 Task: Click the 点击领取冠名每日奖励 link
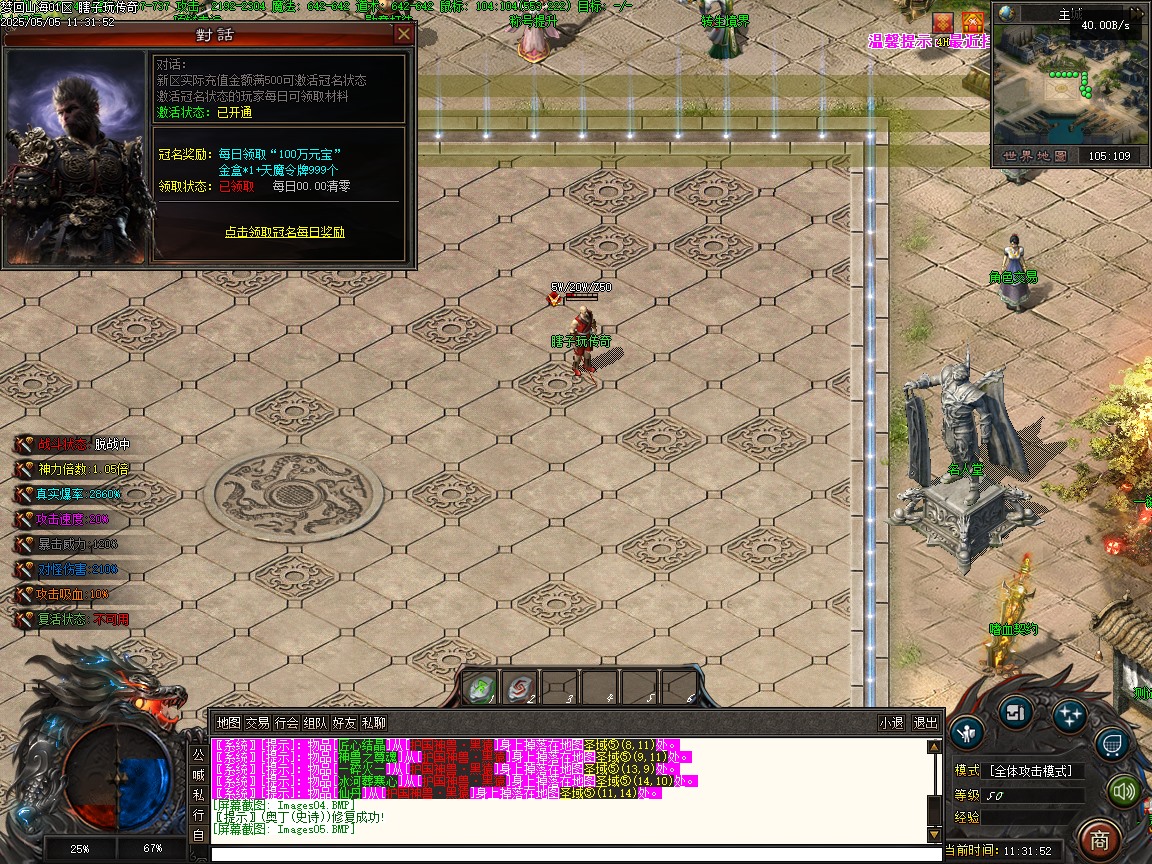285,232
